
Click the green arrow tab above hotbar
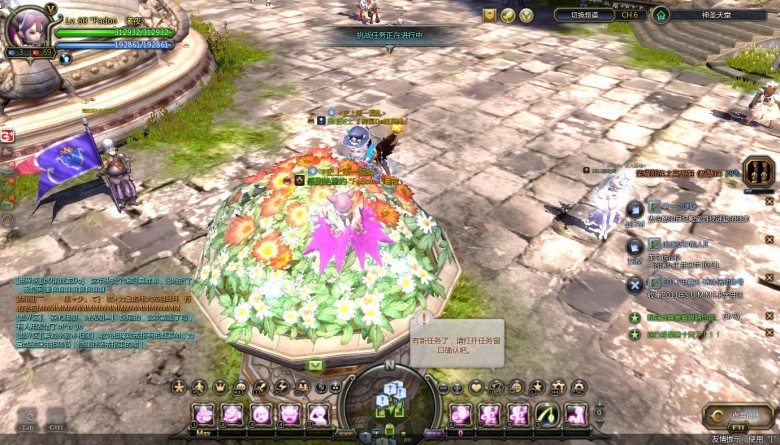pyautogui.click(x=315, y=366)
